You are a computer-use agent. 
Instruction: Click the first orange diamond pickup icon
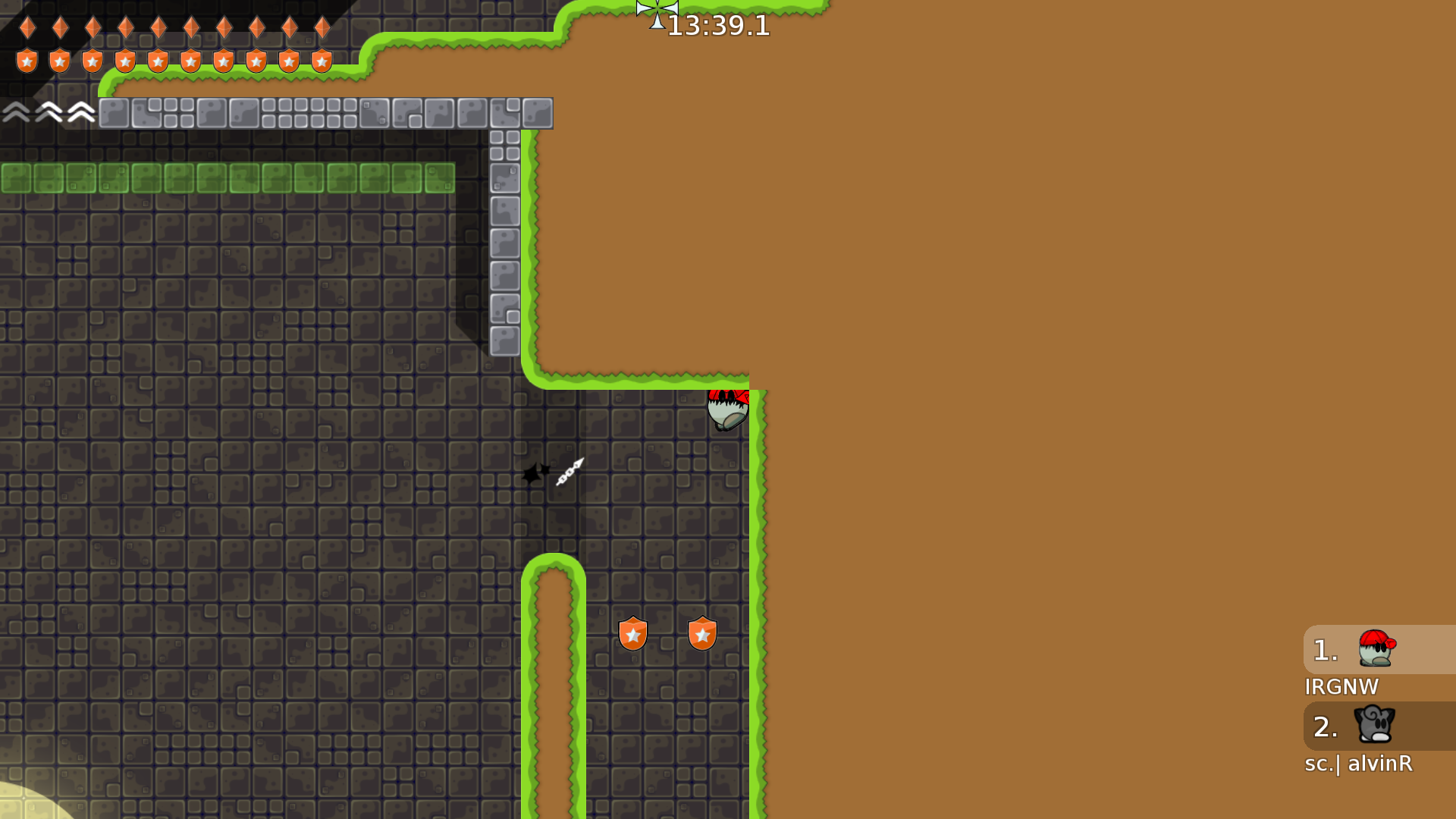click(27, 28)
